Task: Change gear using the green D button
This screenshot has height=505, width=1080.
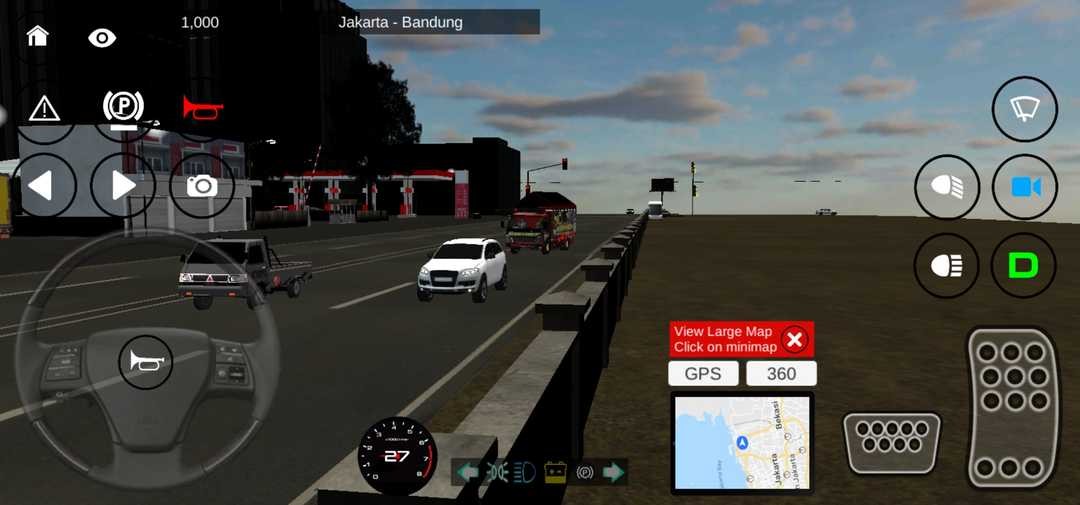Action: pos(1024,266)
